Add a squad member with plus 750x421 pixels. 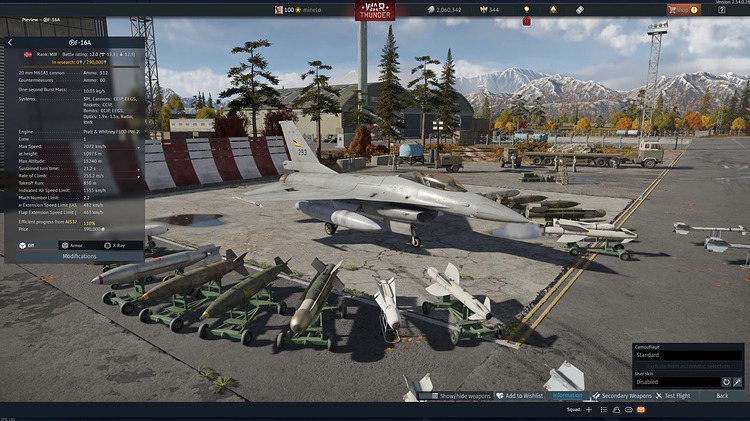[x=589, y=409]
